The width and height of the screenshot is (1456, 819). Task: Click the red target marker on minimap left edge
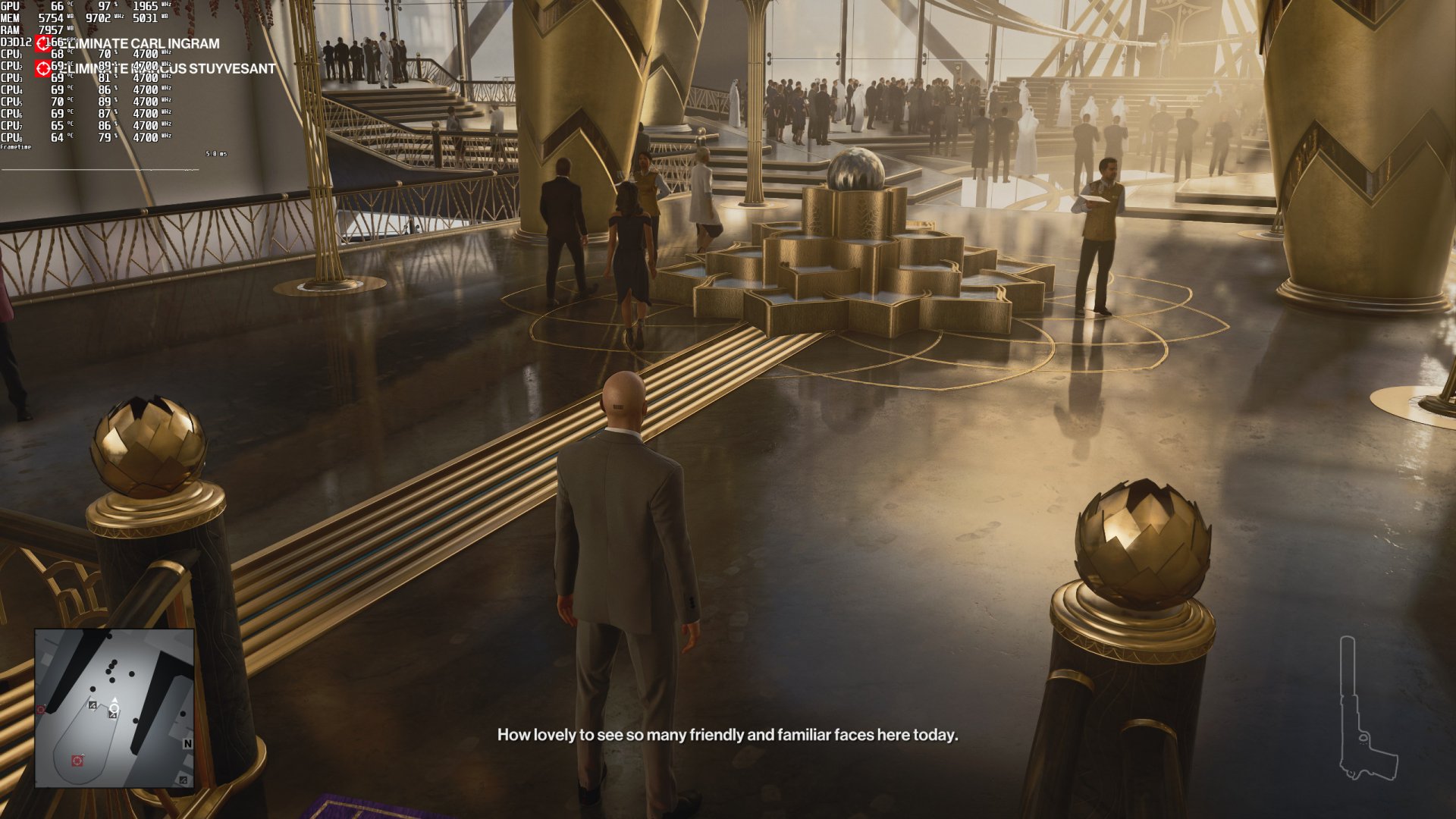pyautogui.click(x=41, y=709)
